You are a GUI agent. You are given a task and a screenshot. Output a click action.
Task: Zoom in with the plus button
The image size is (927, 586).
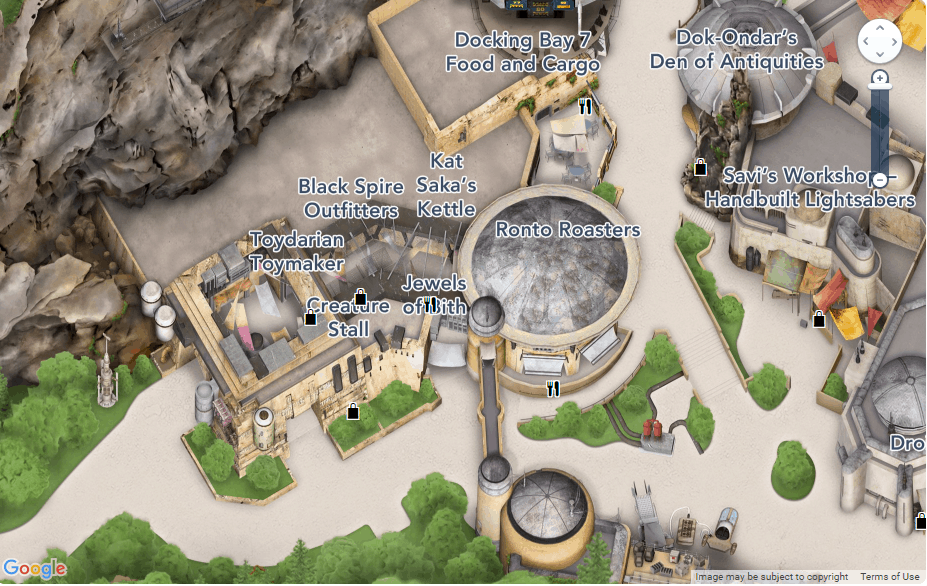pos(880,78)
